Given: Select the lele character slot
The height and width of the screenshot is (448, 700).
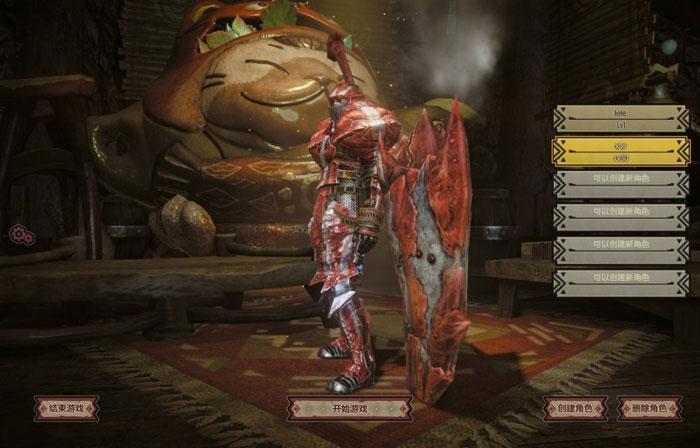Looking at the screenshot, I should click(x=620, y=120).
